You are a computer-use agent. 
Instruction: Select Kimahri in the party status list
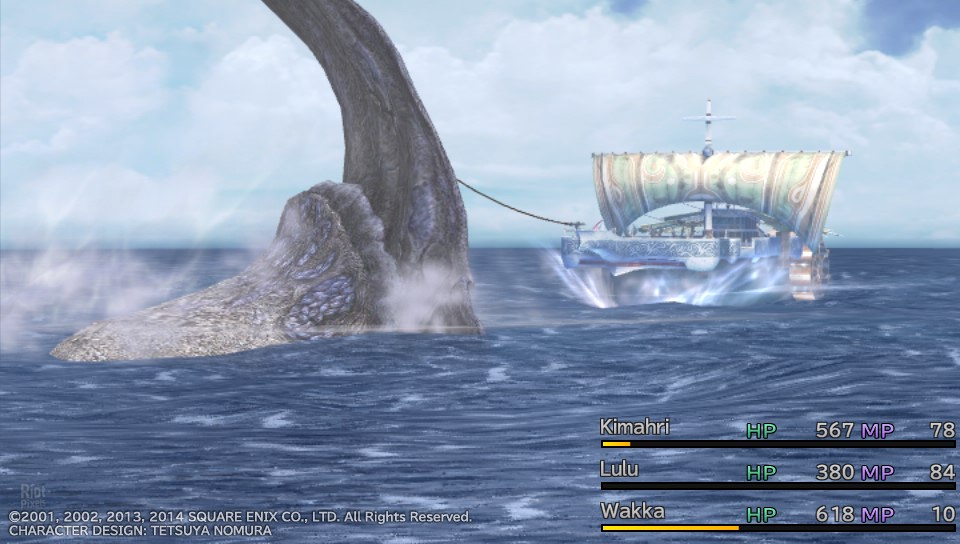coord(635,428)
